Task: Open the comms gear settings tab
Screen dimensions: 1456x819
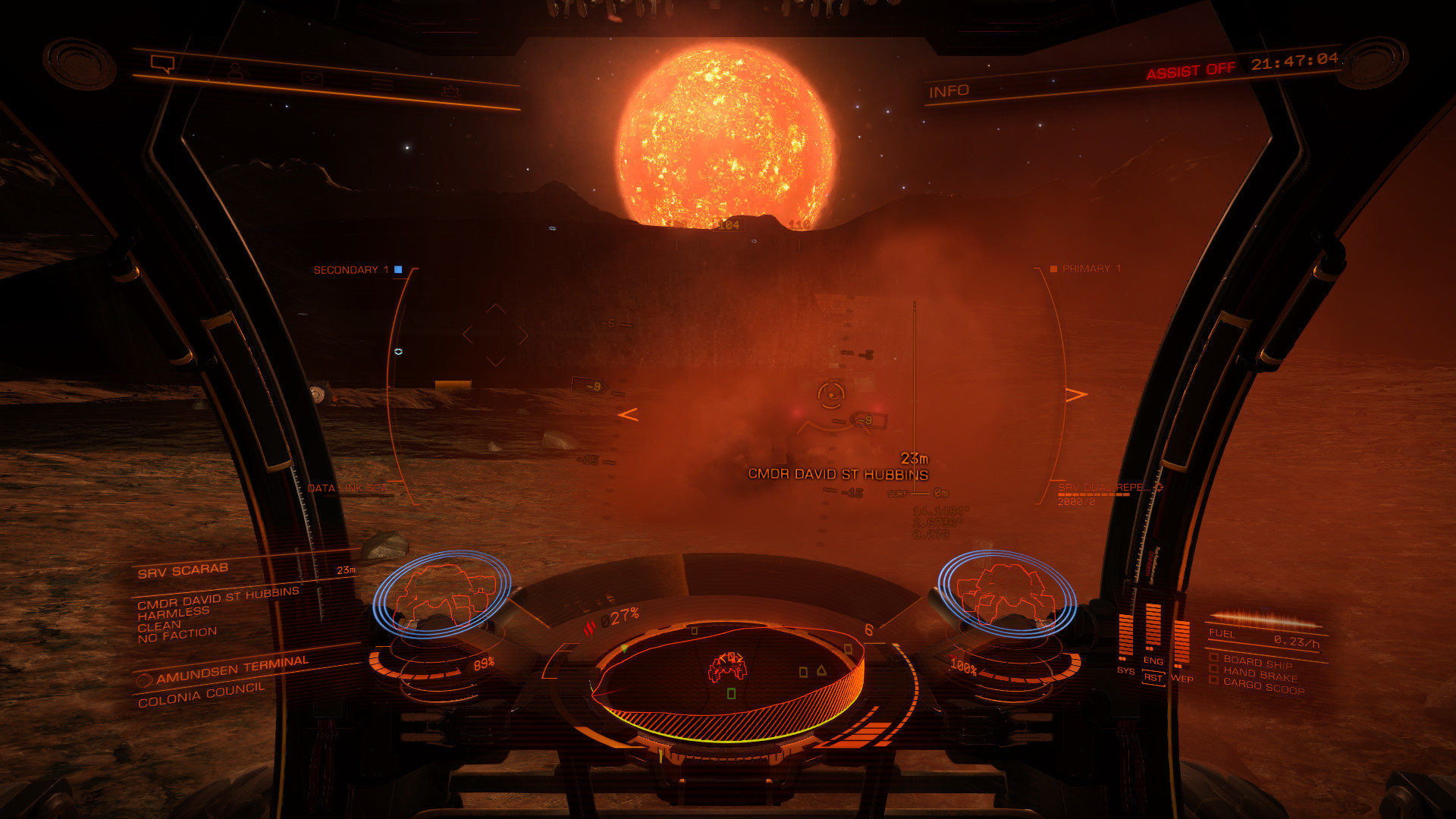Action: [x=451, y=91]
